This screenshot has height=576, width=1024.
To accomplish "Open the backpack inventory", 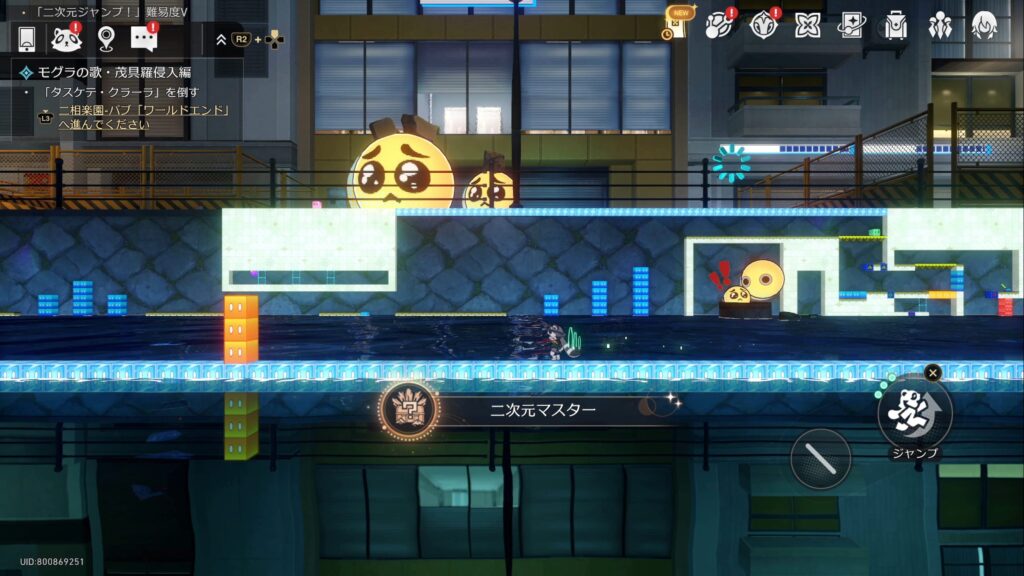I will (896, 25).
